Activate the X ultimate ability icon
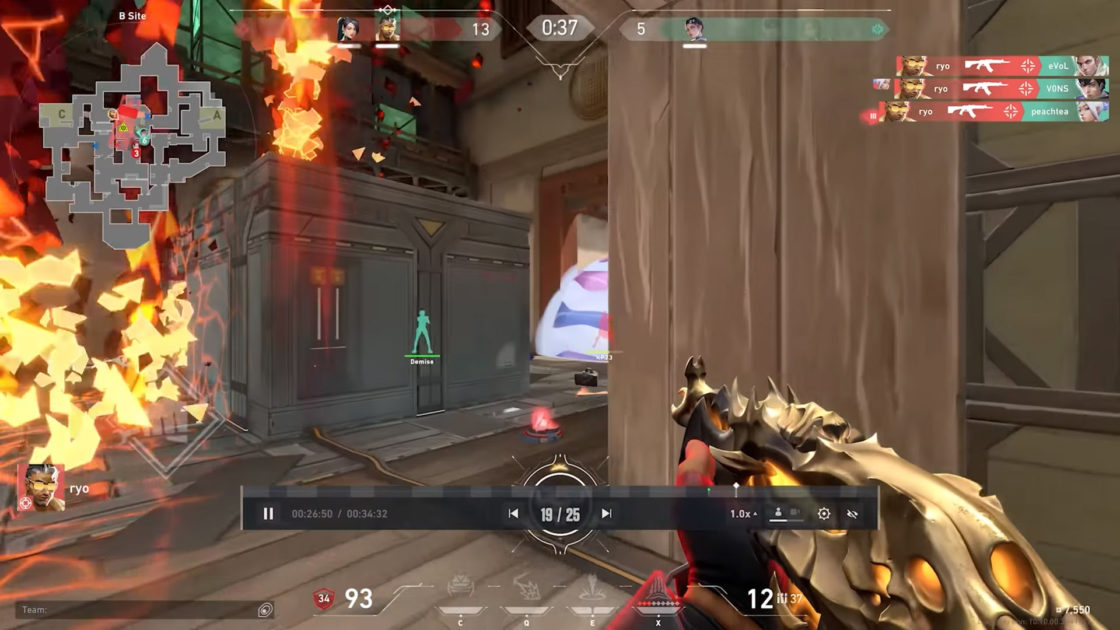Image resolution: width=1120 pixels, height=630 pixels. point(657,598)
